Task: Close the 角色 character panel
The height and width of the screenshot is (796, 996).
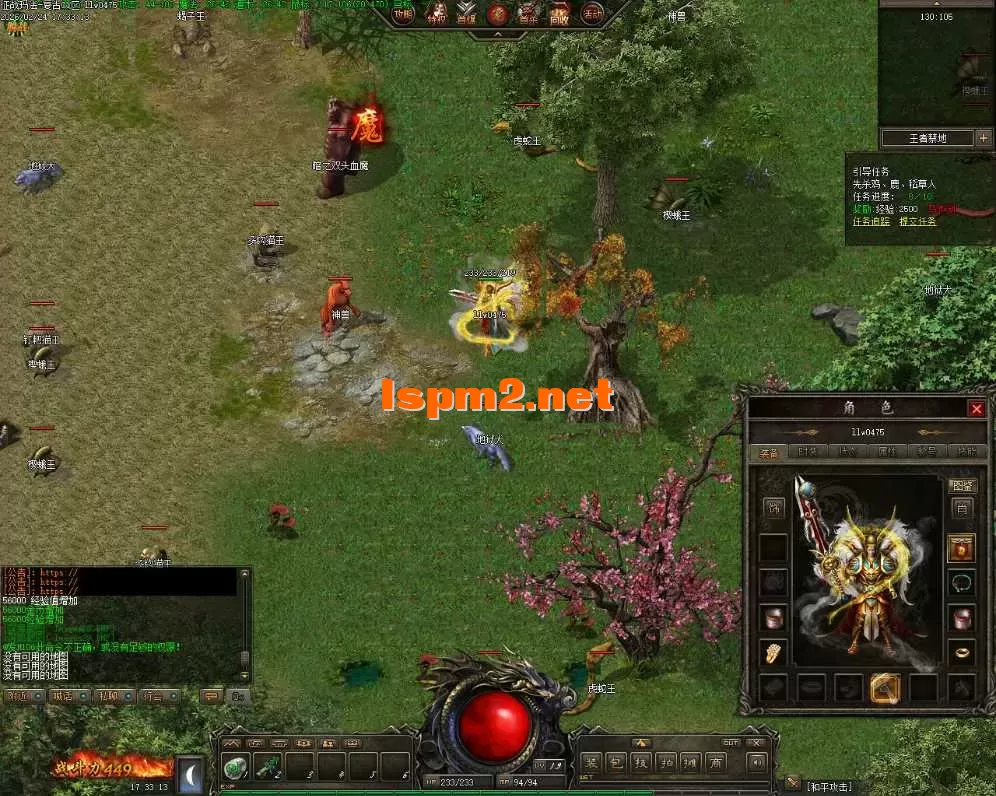Action: 976,408
